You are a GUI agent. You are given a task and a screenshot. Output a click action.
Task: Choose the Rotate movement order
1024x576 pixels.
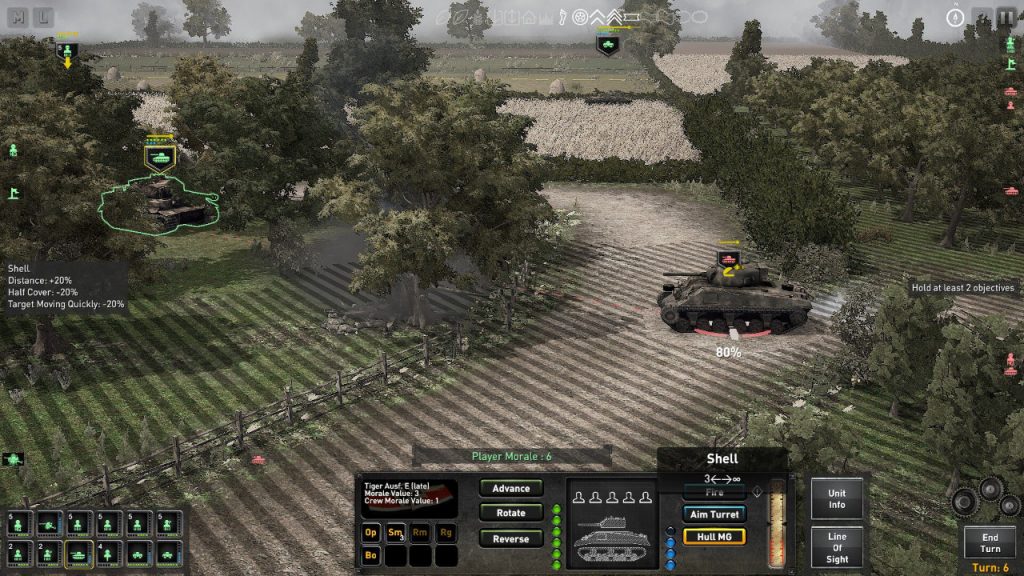[x=511, y=513]
